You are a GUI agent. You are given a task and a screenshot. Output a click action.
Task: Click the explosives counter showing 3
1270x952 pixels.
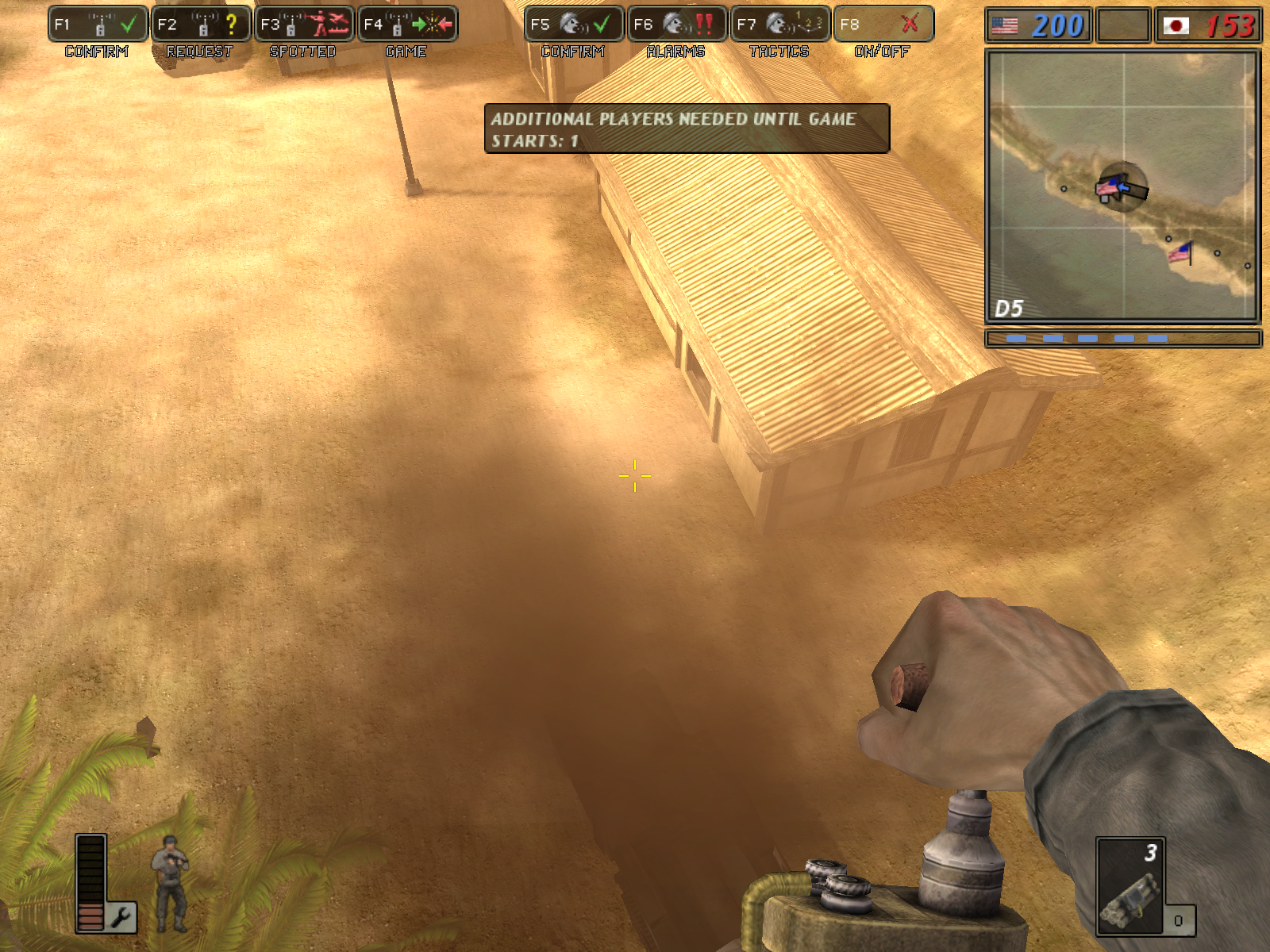[1149, 853]
